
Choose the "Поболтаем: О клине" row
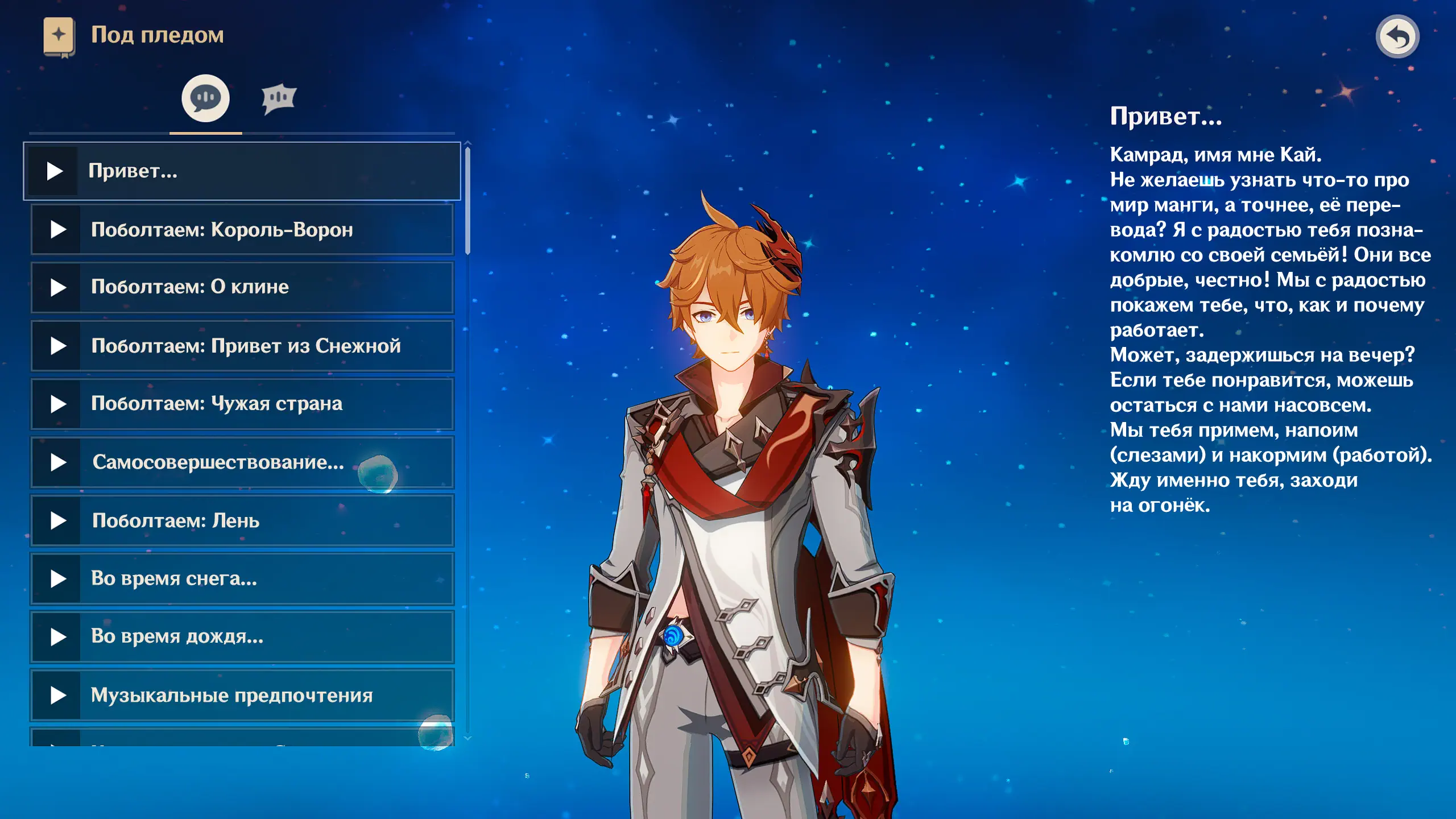(x=242, y=287)
